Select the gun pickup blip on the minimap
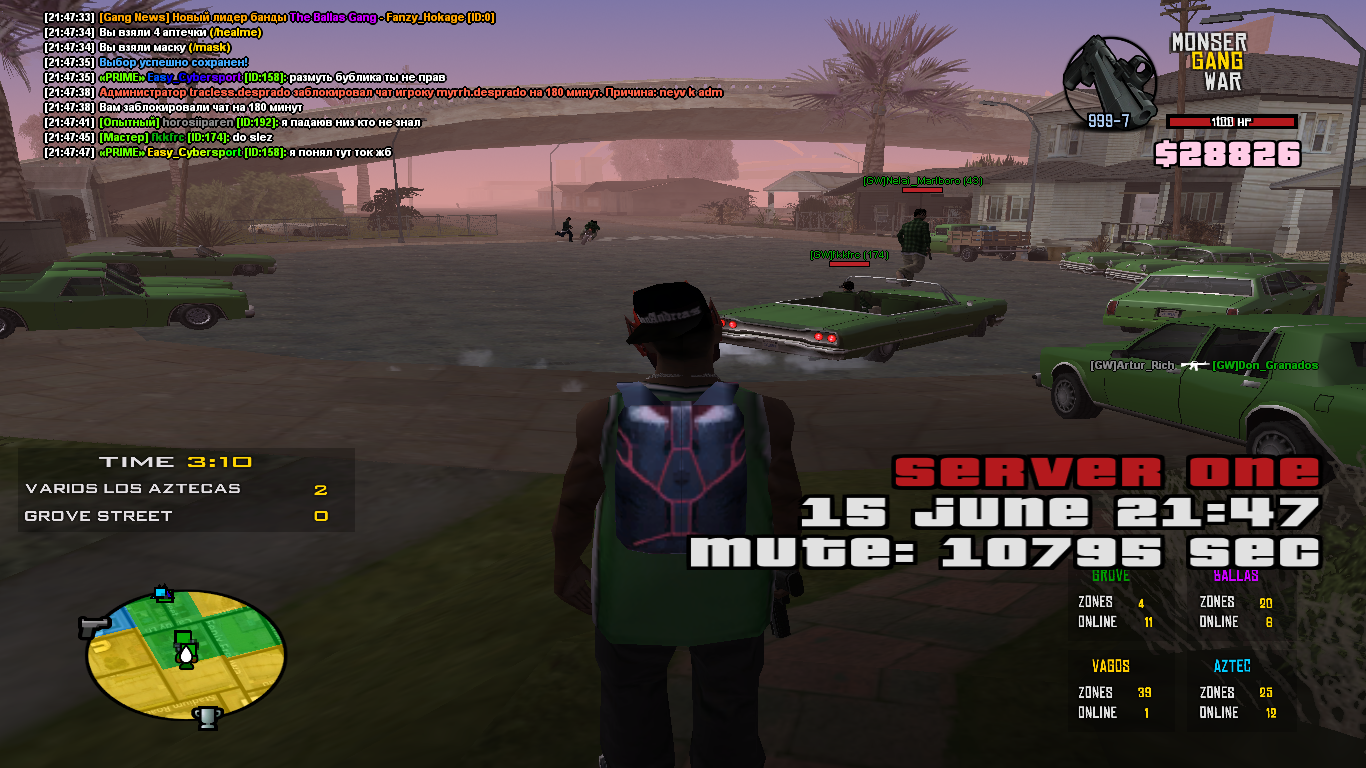This screenshot has height=768, width=1366. (93, 625)
